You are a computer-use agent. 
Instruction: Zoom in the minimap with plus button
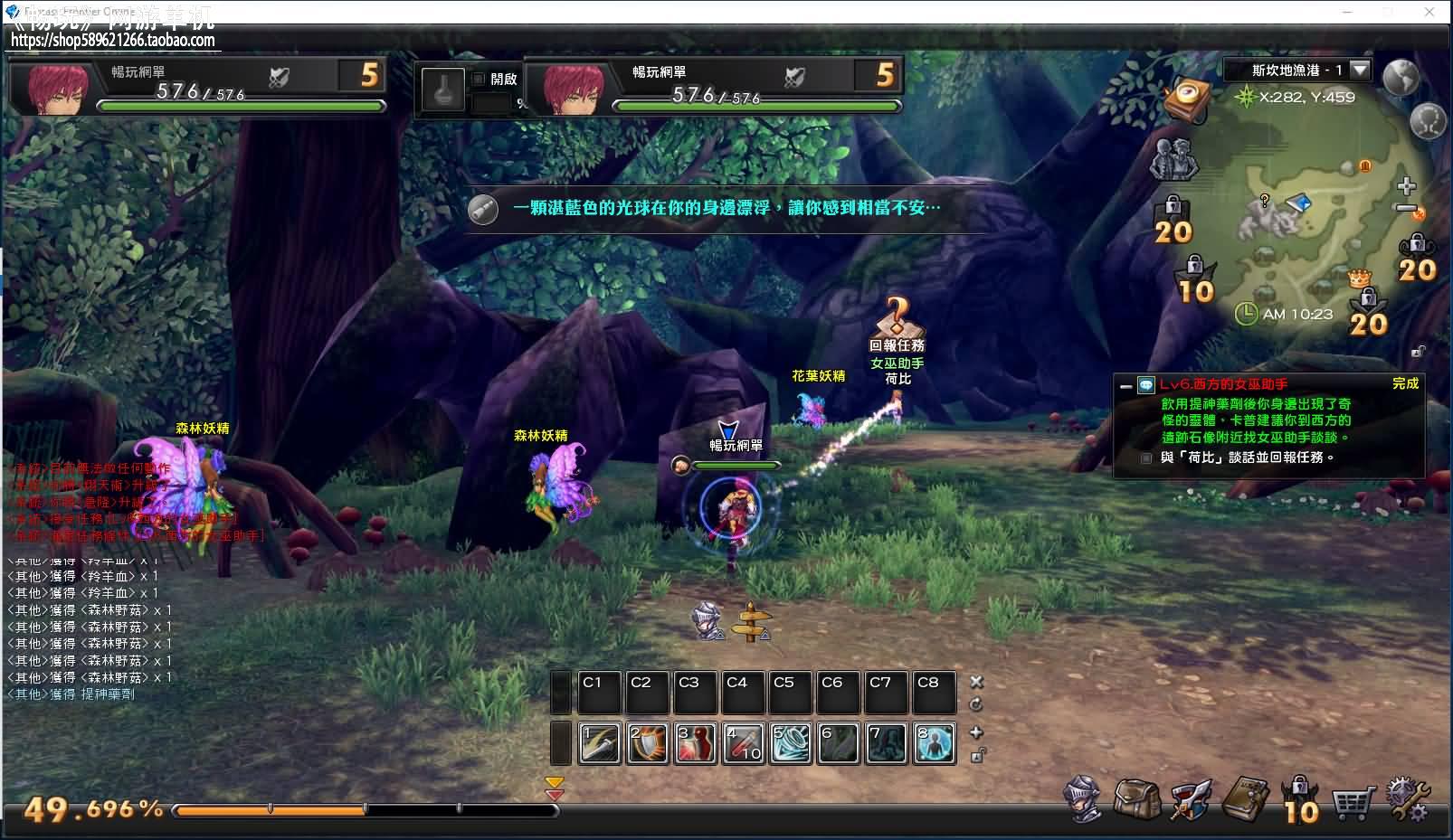[x=1406, y=187]
